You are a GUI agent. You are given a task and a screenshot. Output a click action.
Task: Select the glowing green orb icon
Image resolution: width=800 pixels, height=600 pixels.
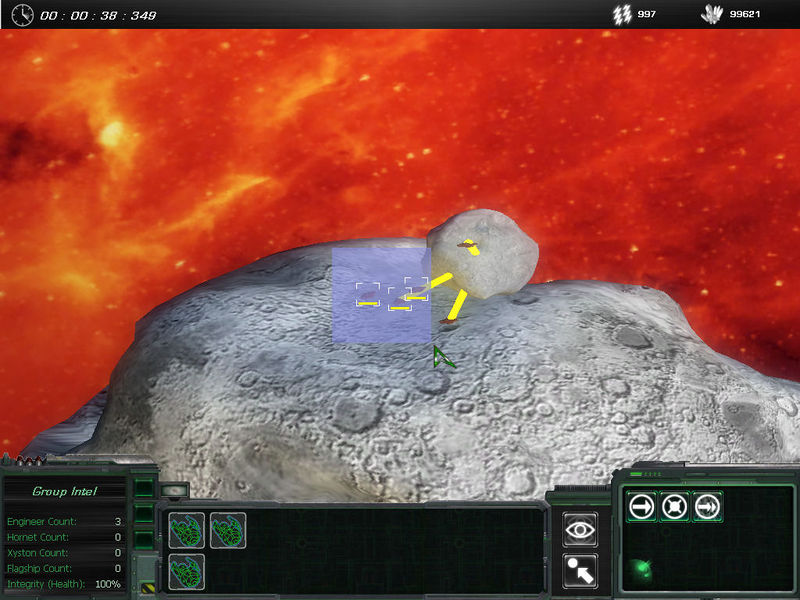[x=640, y=573]
